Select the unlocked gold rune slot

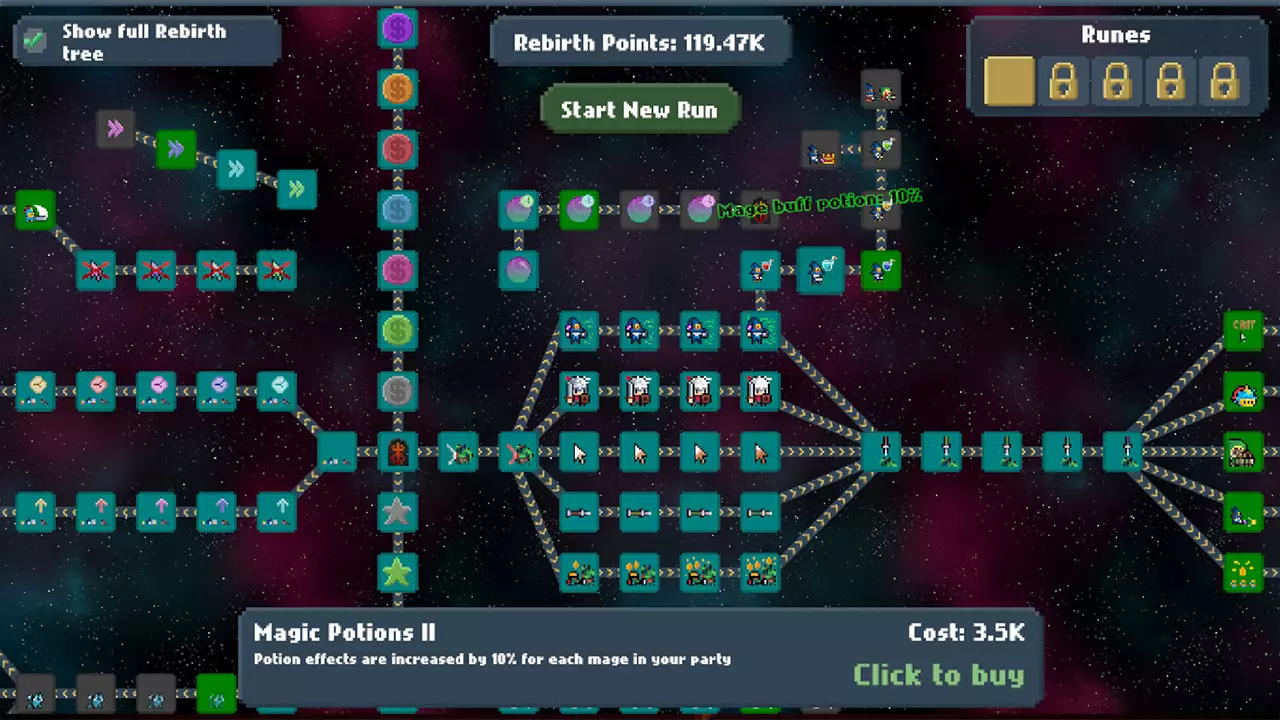pyautogui.click(x=1009, y=81)
